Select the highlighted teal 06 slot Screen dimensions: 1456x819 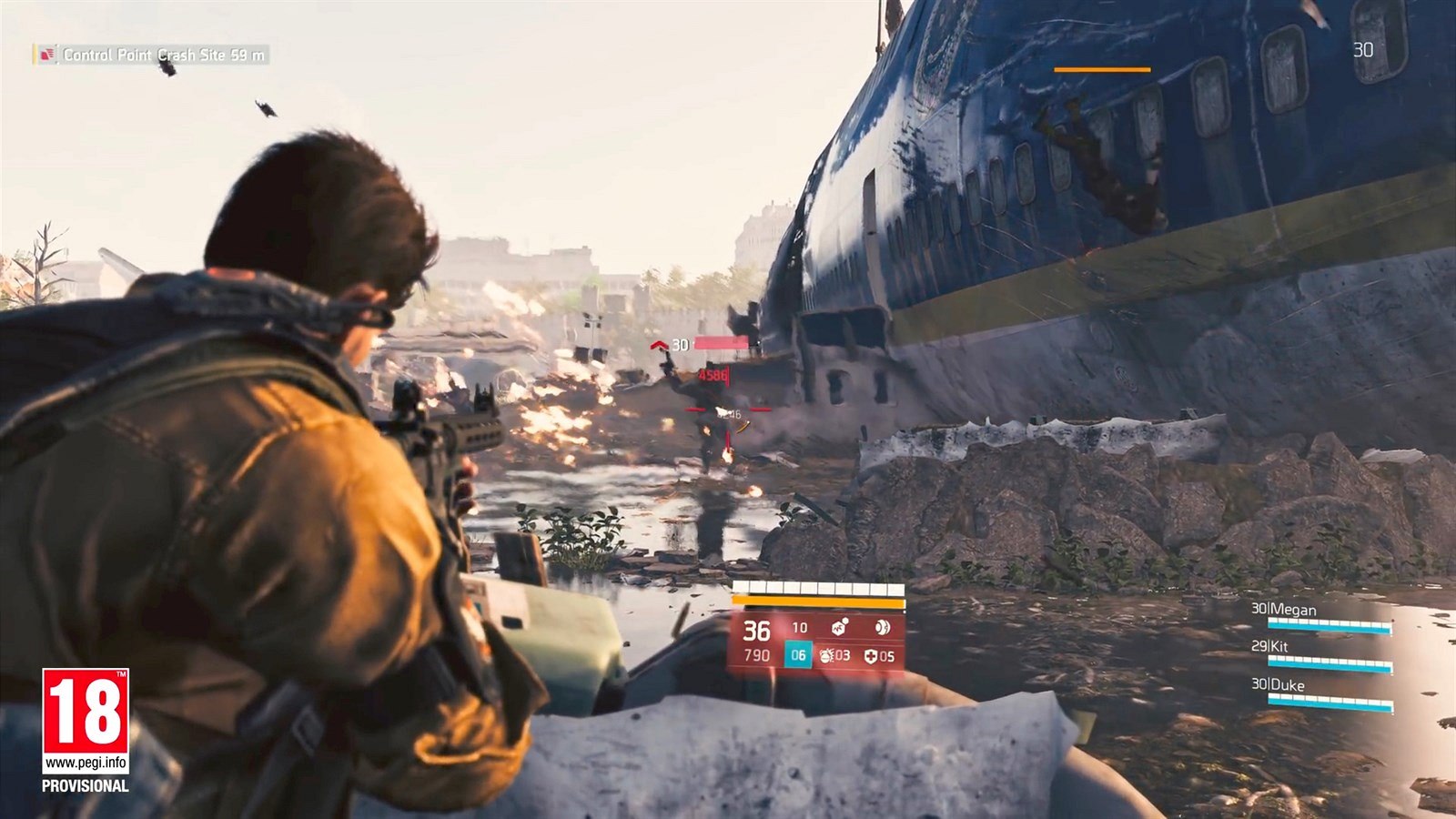[x=798, y=655]
